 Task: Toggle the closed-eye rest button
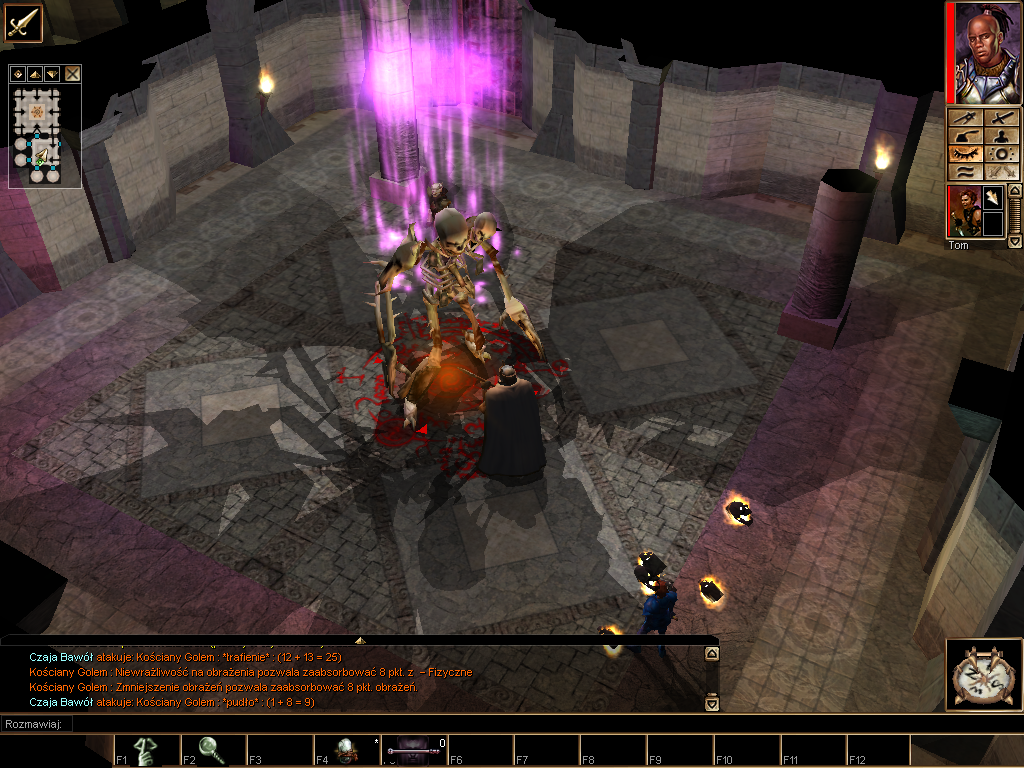click(x=966, y=154)
